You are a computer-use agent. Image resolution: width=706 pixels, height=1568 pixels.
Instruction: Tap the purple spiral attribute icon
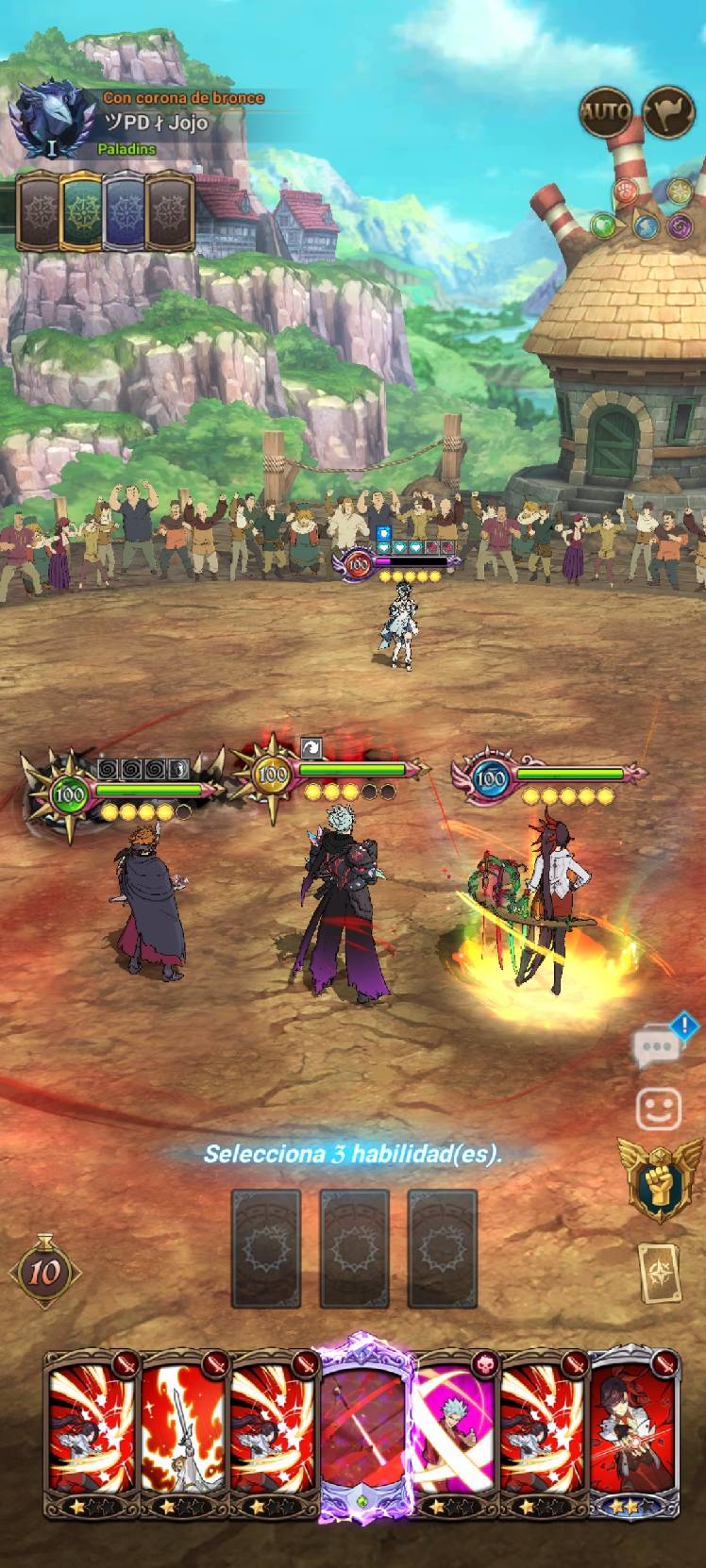point(679,225)
